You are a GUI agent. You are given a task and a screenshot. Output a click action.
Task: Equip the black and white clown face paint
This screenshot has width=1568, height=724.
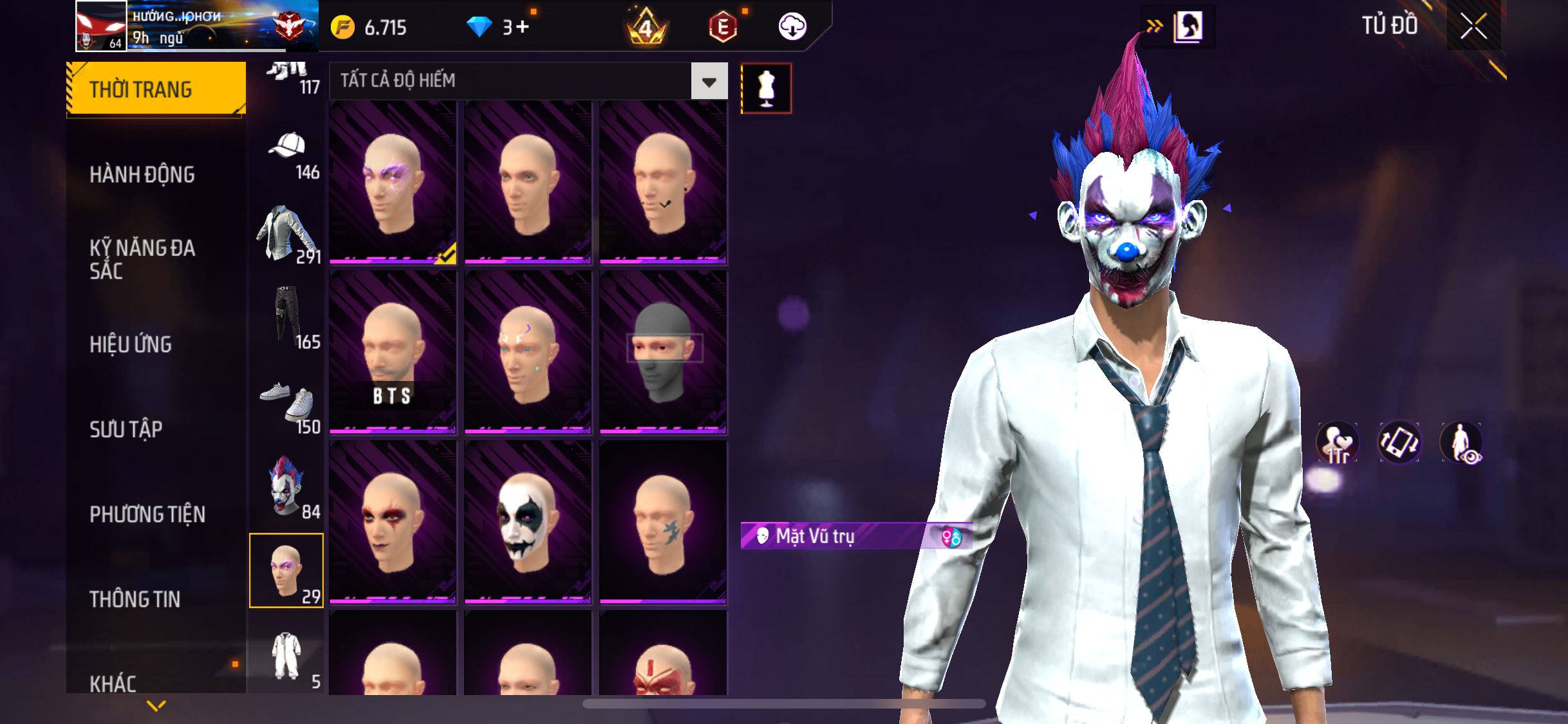(528, 521)
